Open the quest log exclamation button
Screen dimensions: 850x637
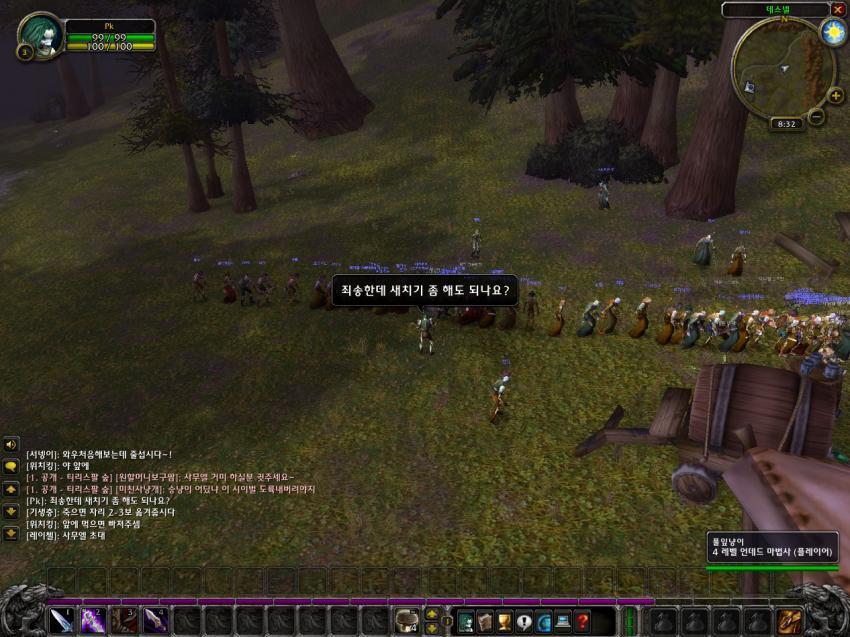point(524,621)
